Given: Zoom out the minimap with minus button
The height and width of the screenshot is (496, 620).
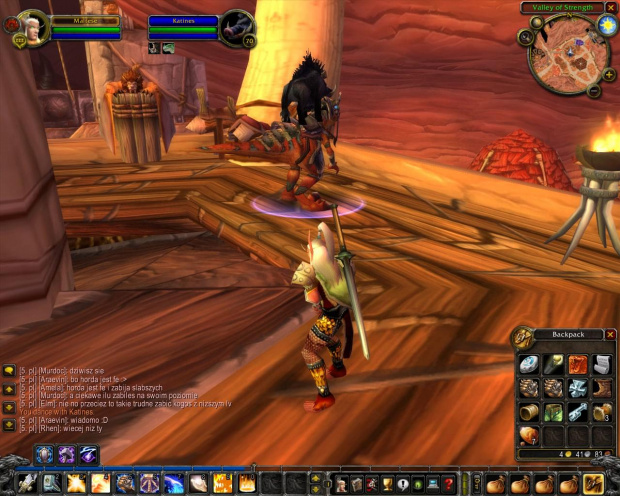Looking at the screenshot, I should tap(594, 91).
